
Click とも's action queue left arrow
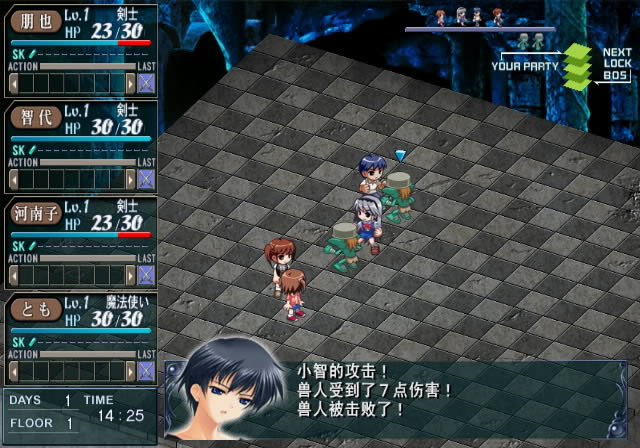[x=14, y=371]
